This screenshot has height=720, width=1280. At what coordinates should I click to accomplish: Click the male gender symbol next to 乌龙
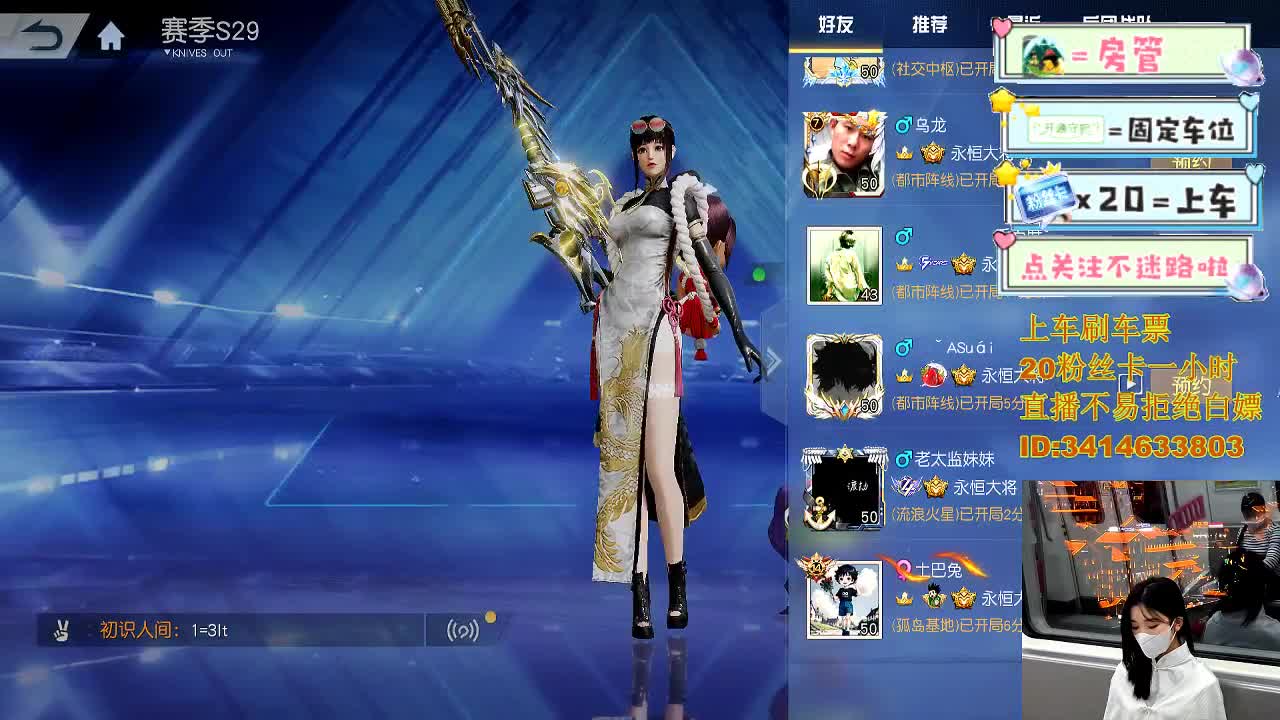(x=905, y=125)
